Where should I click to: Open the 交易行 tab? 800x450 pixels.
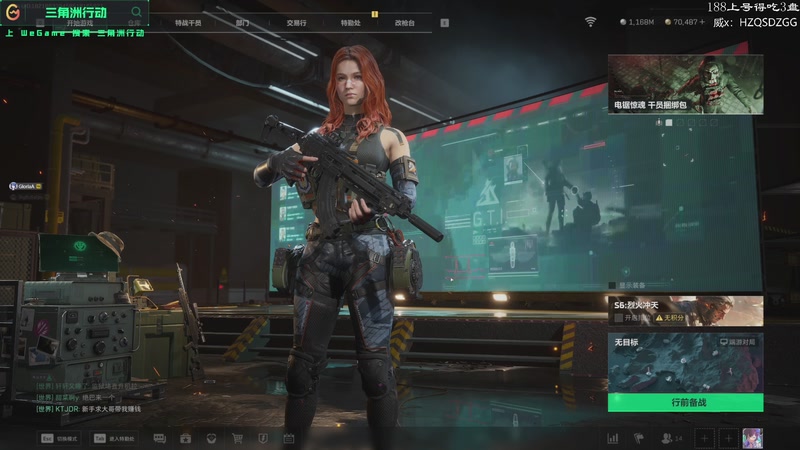(x=296, y=22)
